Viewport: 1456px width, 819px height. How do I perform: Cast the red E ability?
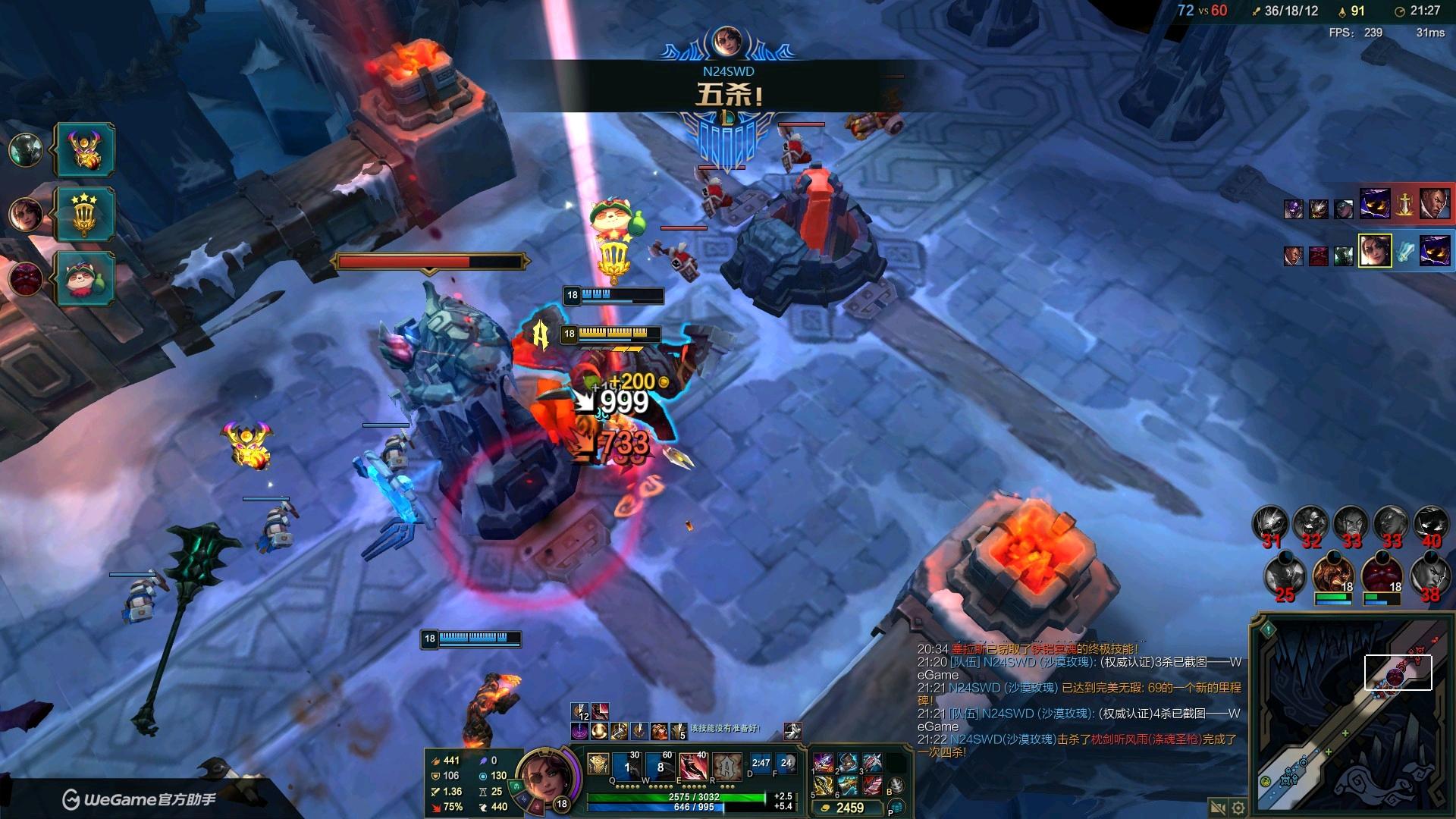[693, 766]
